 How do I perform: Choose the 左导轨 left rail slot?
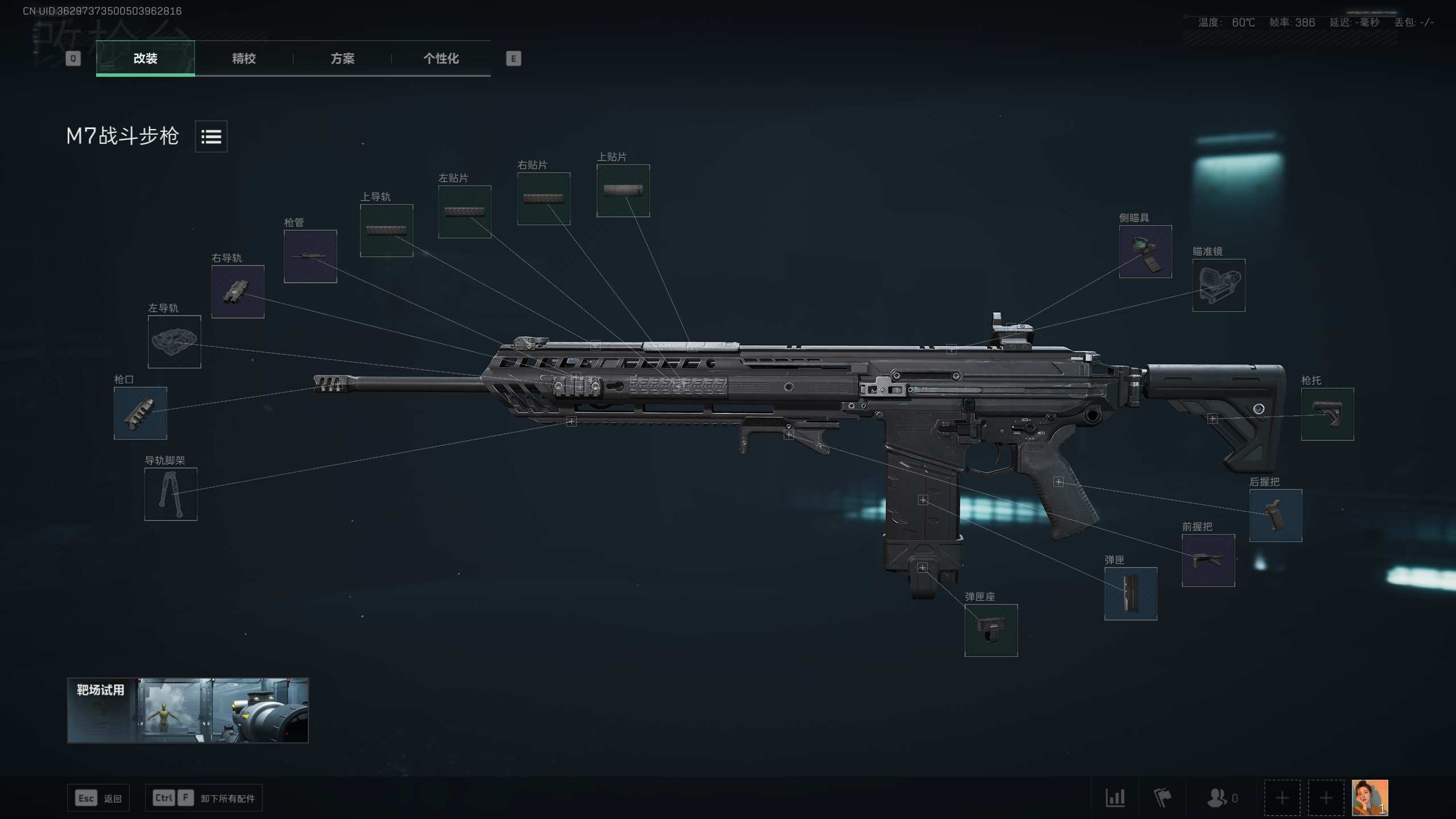click(174, 342)
